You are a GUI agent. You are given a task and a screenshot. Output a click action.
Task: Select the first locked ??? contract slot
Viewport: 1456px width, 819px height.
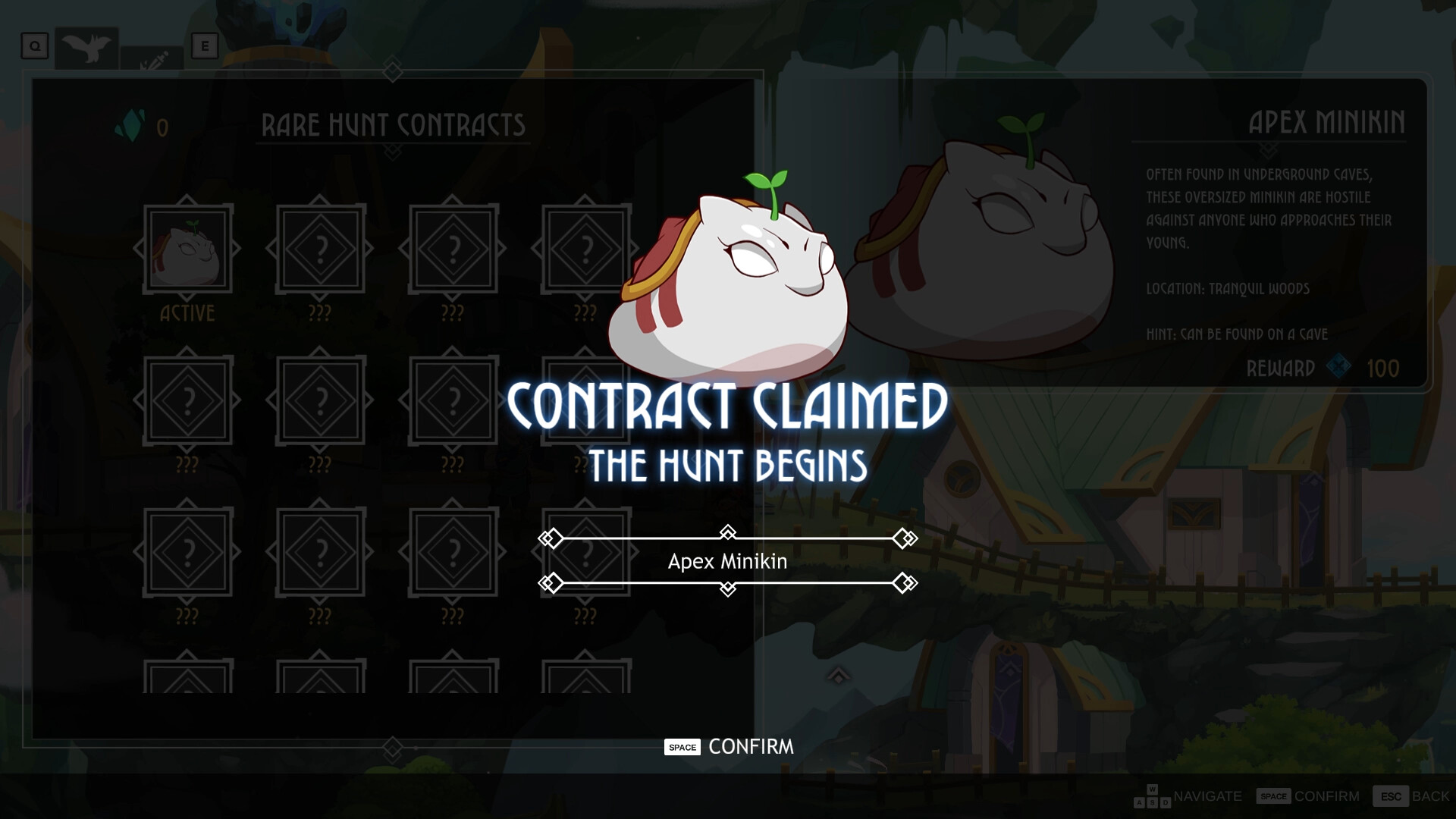point(321,246)
